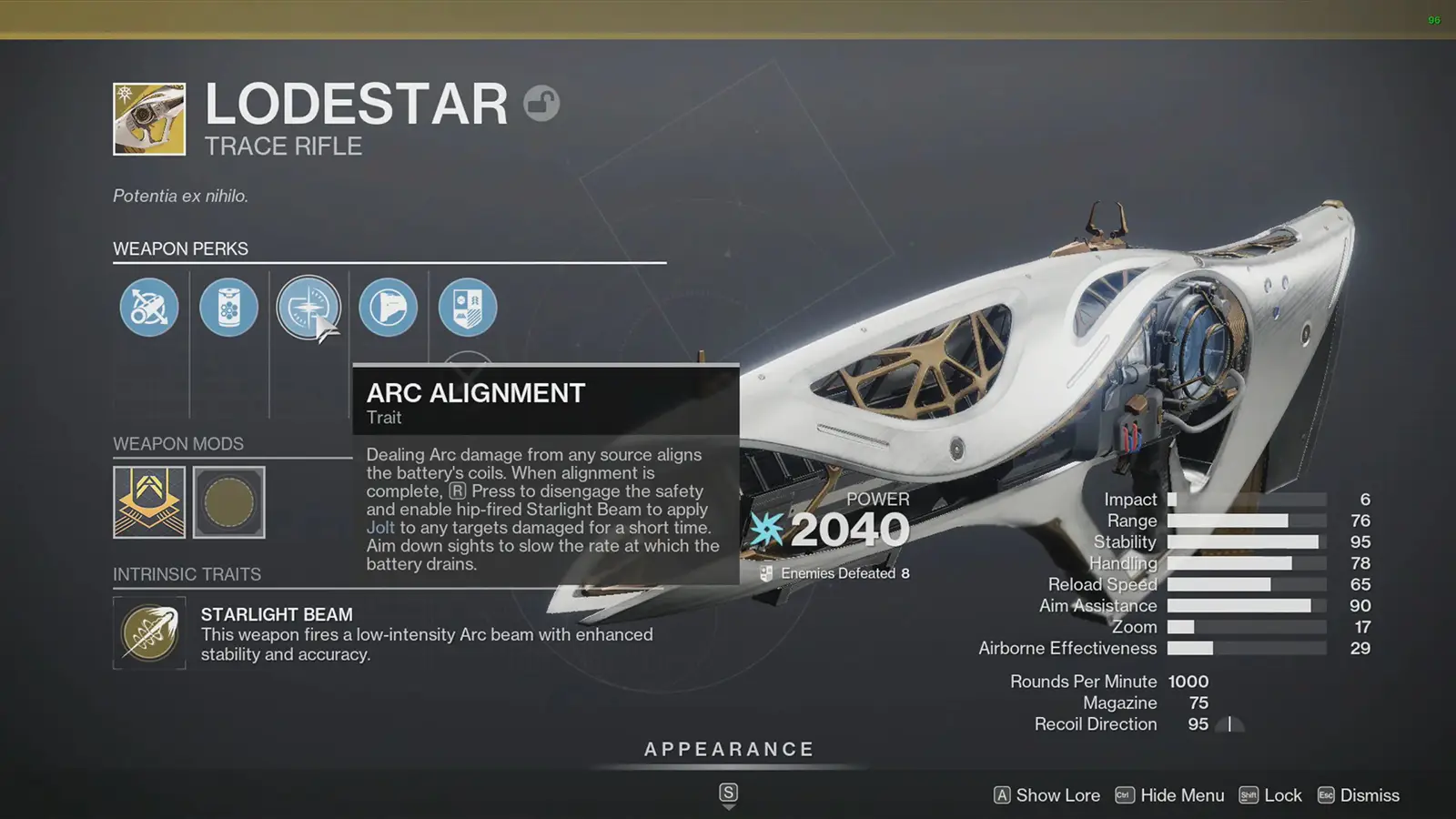Open the weapon catalyst shield icon
The width and height of the screenshot is (1456, 819).
click(x=467, y=308)
